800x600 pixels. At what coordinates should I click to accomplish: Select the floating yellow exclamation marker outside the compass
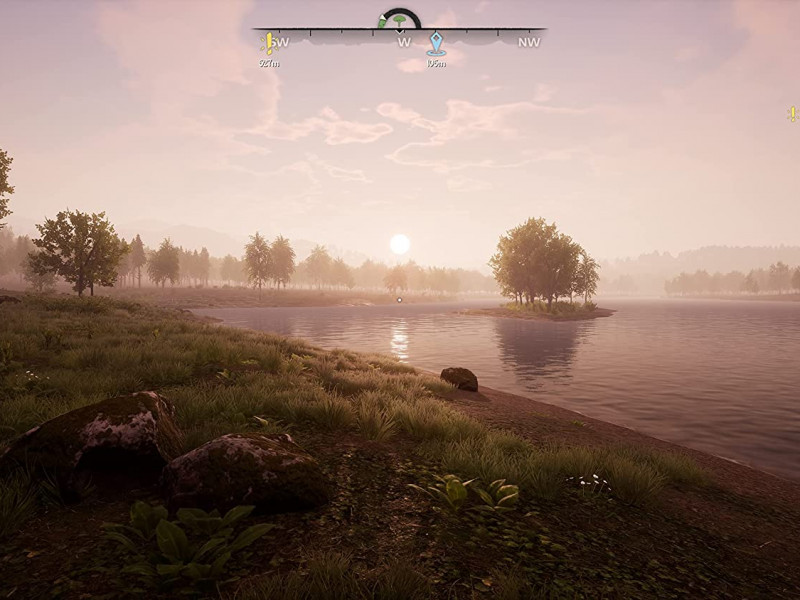(x=791, y=114)
